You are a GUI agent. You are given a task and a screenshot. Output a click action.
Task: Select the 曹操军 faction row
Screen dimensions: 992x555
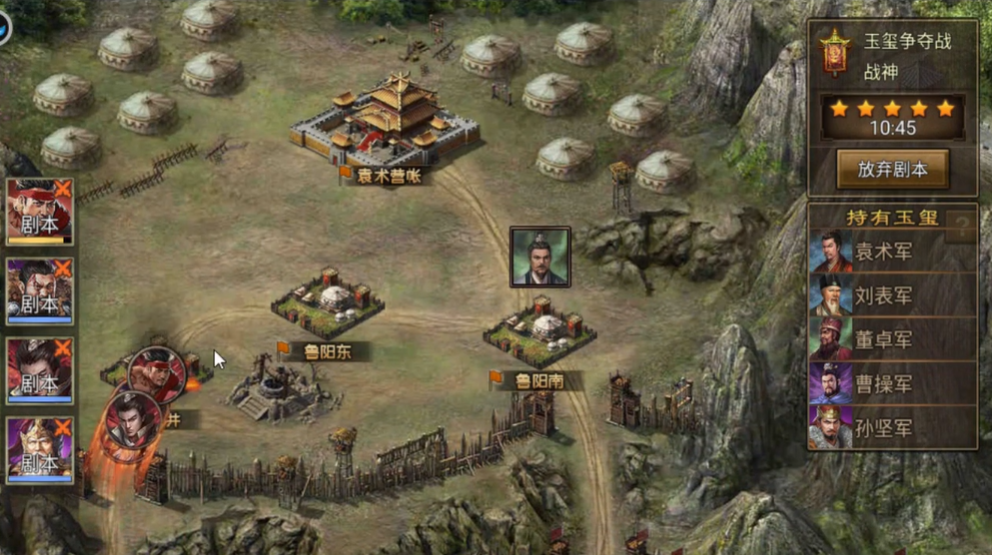coord(892,384)
